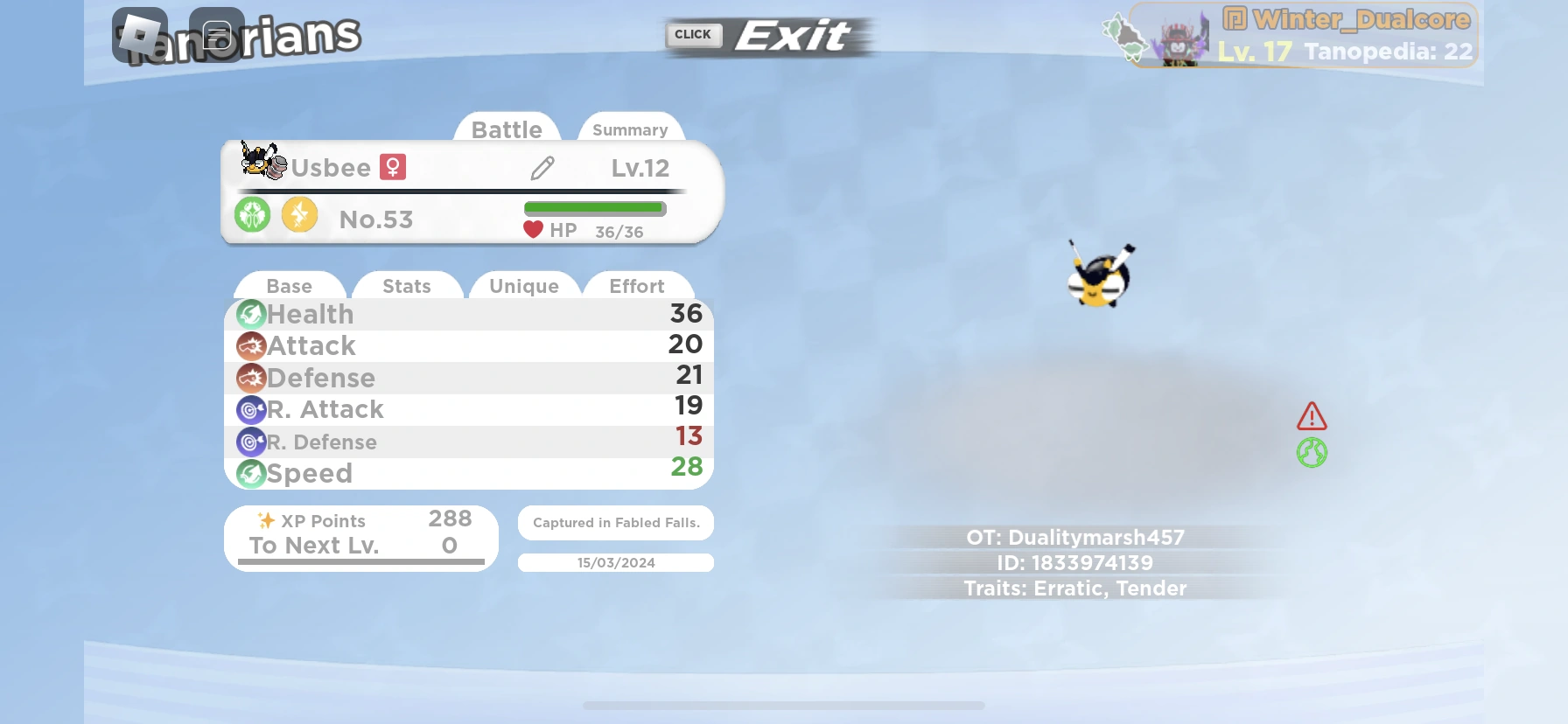Image resolution: width=1568 pixels, height=724 pixels.
Task: Open the Effort stats view
Action: (638, 286)
